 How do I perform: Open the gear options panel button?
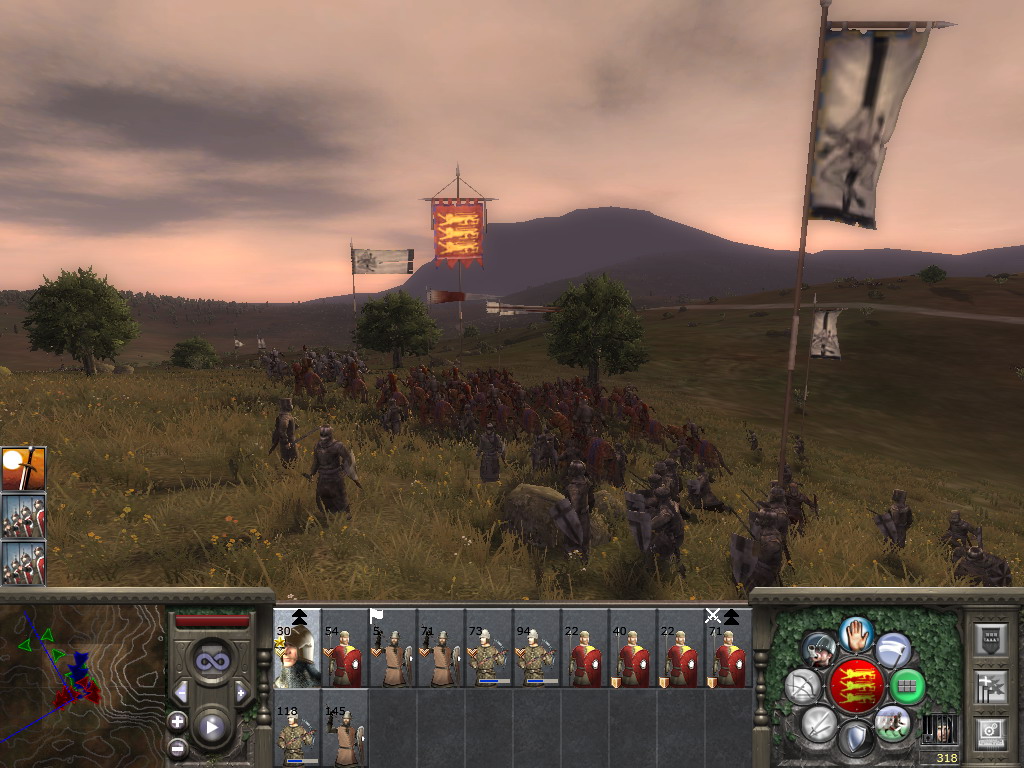(991, 731)
